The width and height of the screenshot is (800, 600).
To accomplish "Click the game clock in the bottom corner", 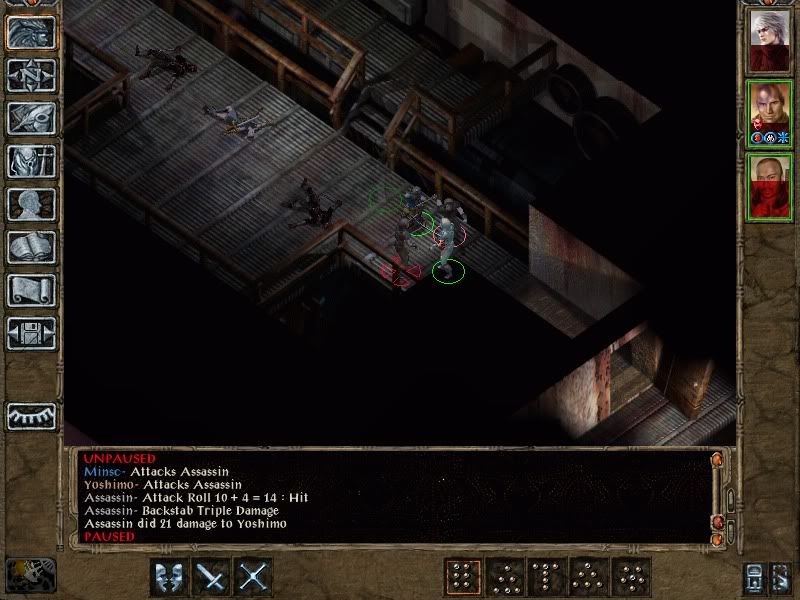I will (x=29, y=577).
